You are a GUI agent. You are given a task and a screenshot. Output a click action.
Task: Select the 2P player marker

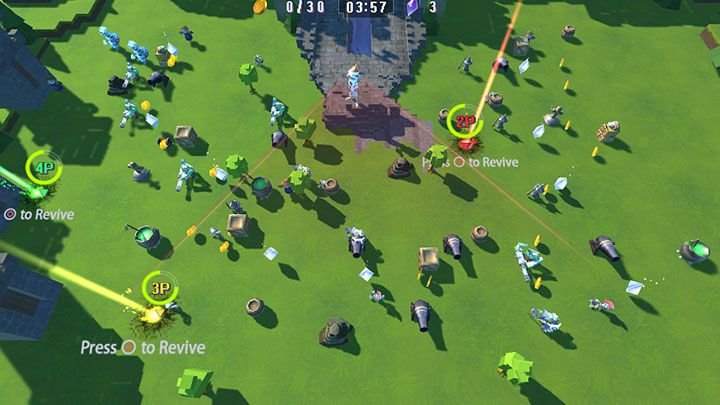click(464, 122)
